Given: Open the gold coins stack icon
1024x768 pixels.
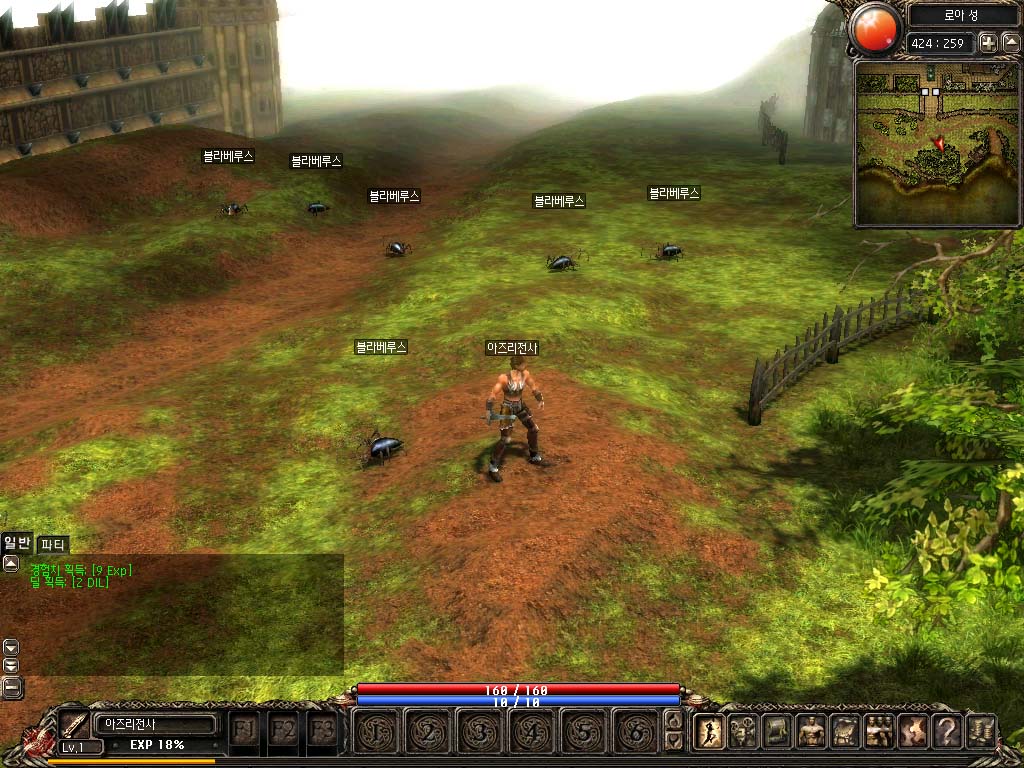Looking at the screenshot, I should point(981,732).
